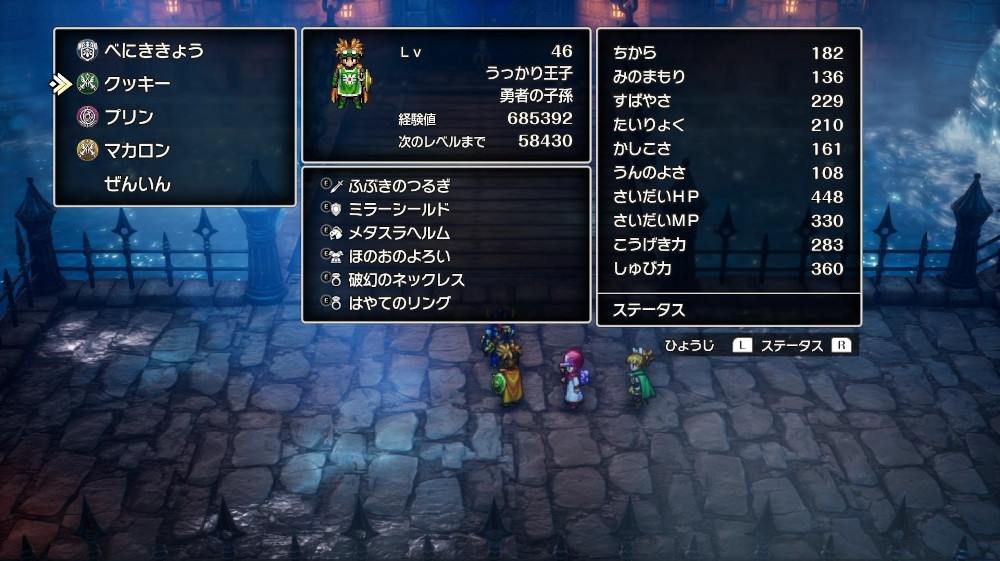Image resolution: width=1000 pixels, height=561 pixels.
Task: Click the ミラーシールド shield slot
Action: point(399,209)
